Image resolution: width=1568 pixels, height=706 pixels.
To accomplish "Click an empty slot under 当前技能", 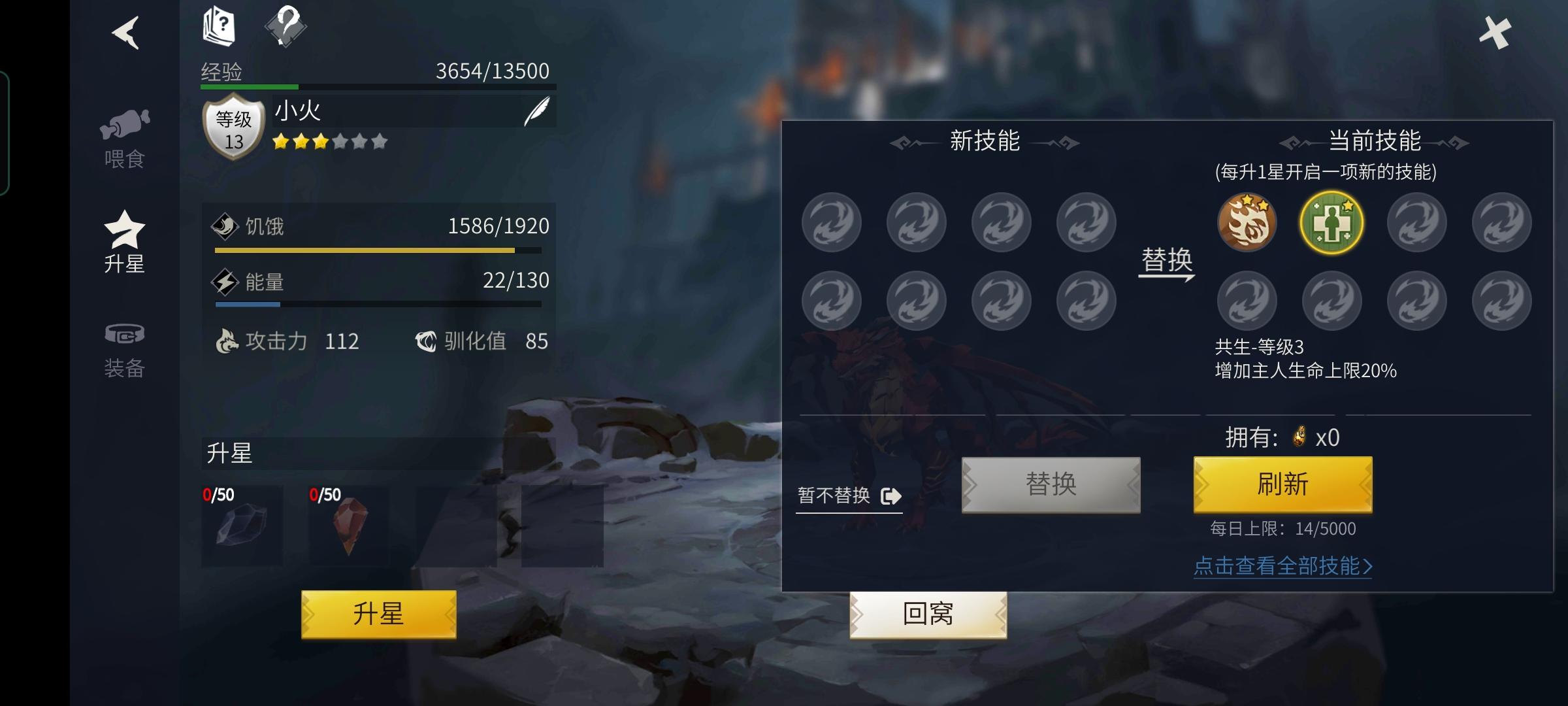I will (1416, 222).
